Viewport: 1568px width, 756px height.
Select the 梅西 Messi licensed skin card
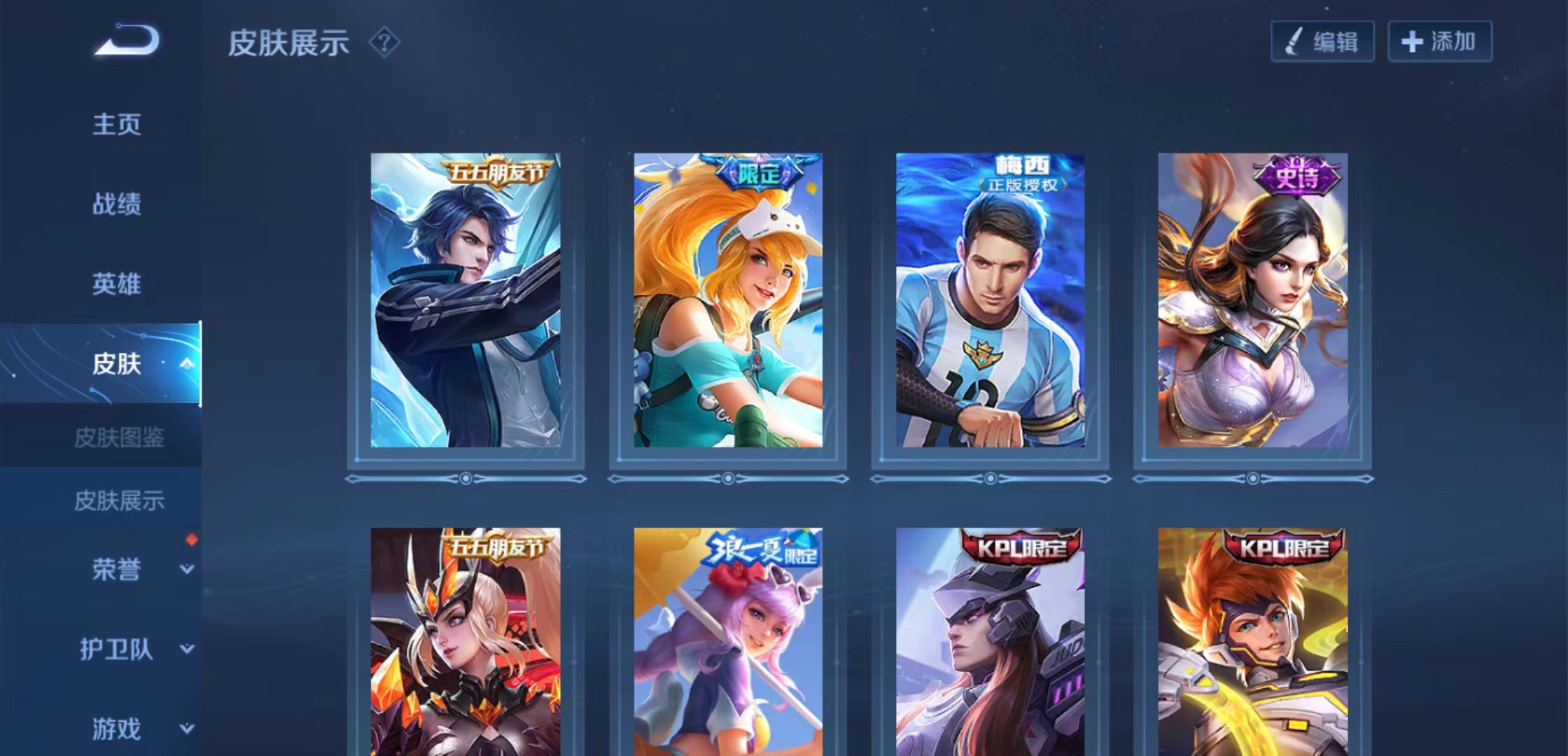pyautogui.click(x=990, y=301)
